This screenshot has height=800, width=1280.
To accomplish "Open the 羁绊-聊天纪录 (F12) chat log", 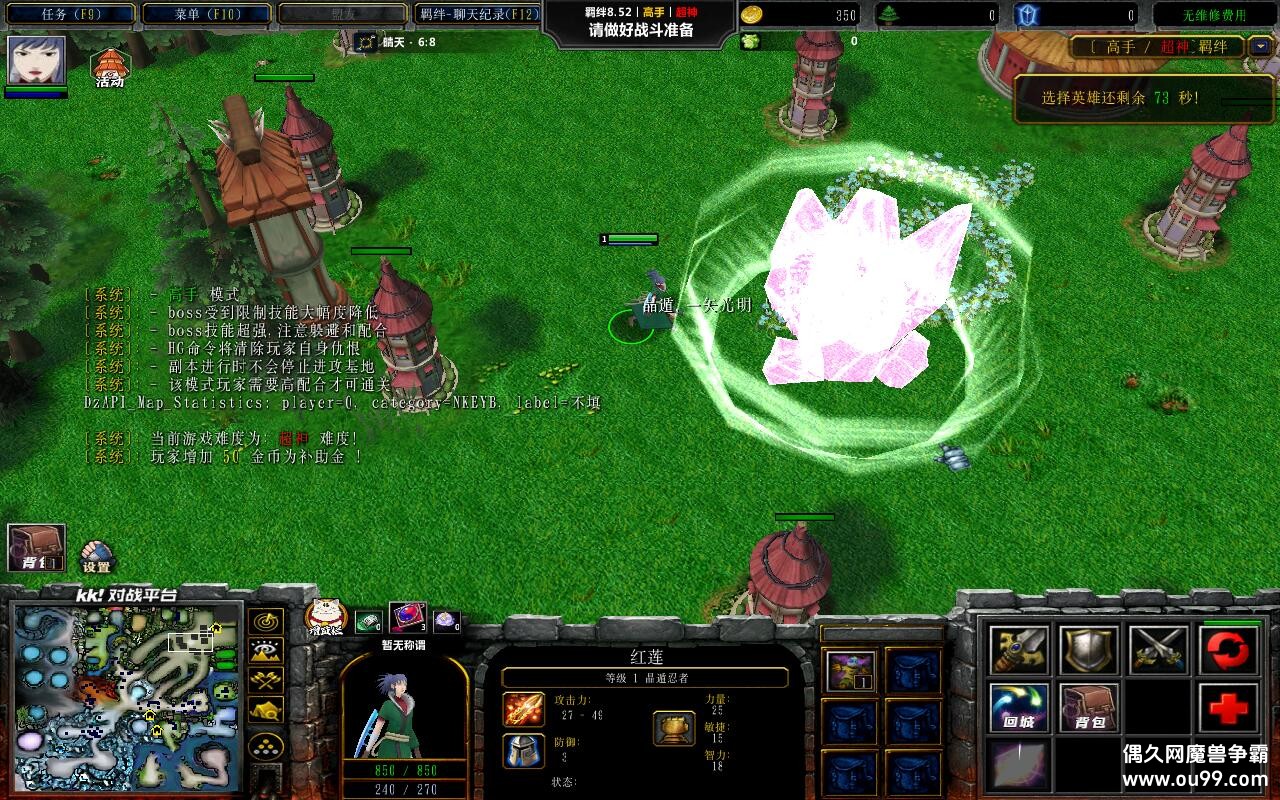I will (x=478, y=15).
